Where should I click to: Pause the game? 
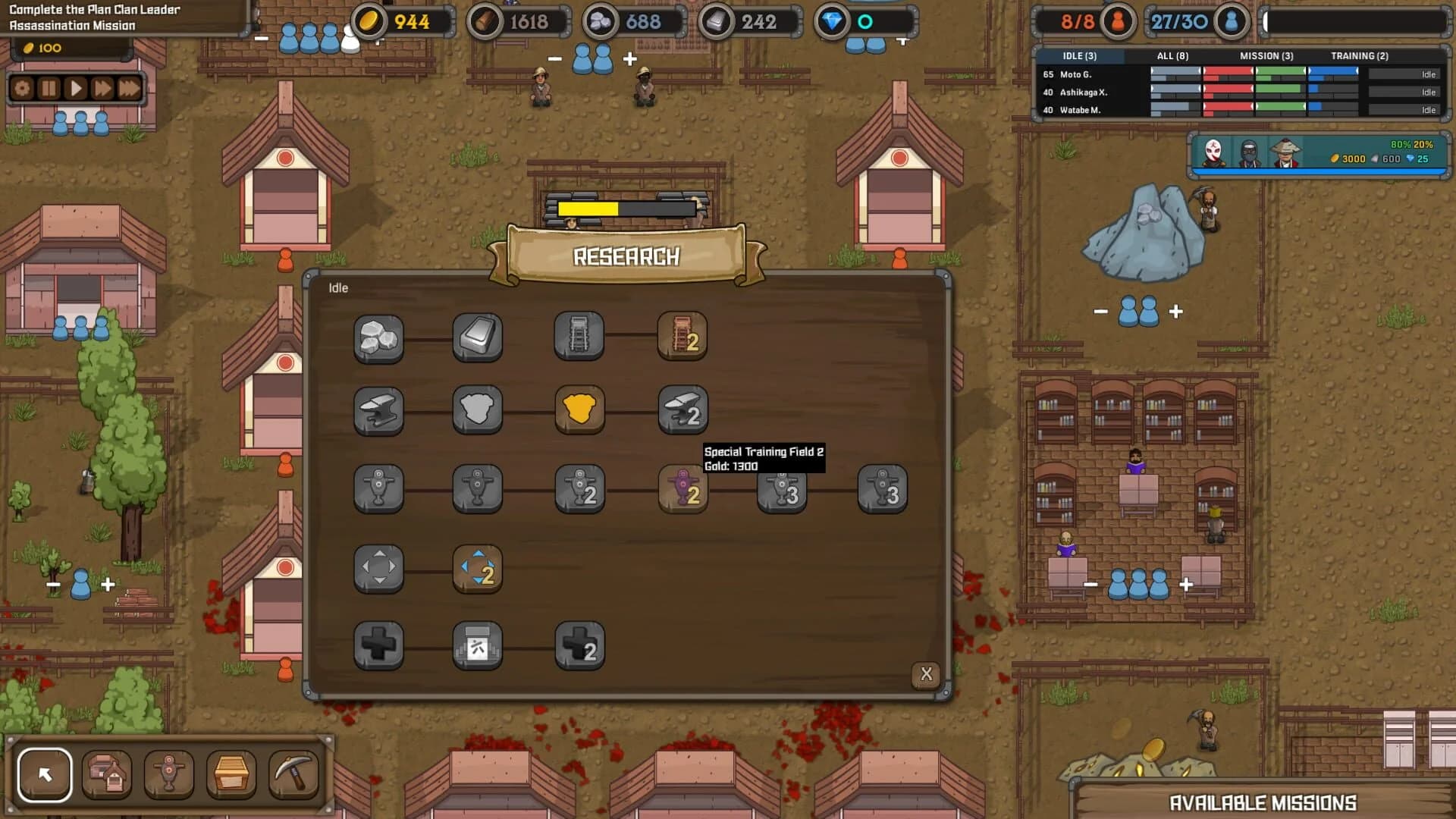click(x=49, y=87)
